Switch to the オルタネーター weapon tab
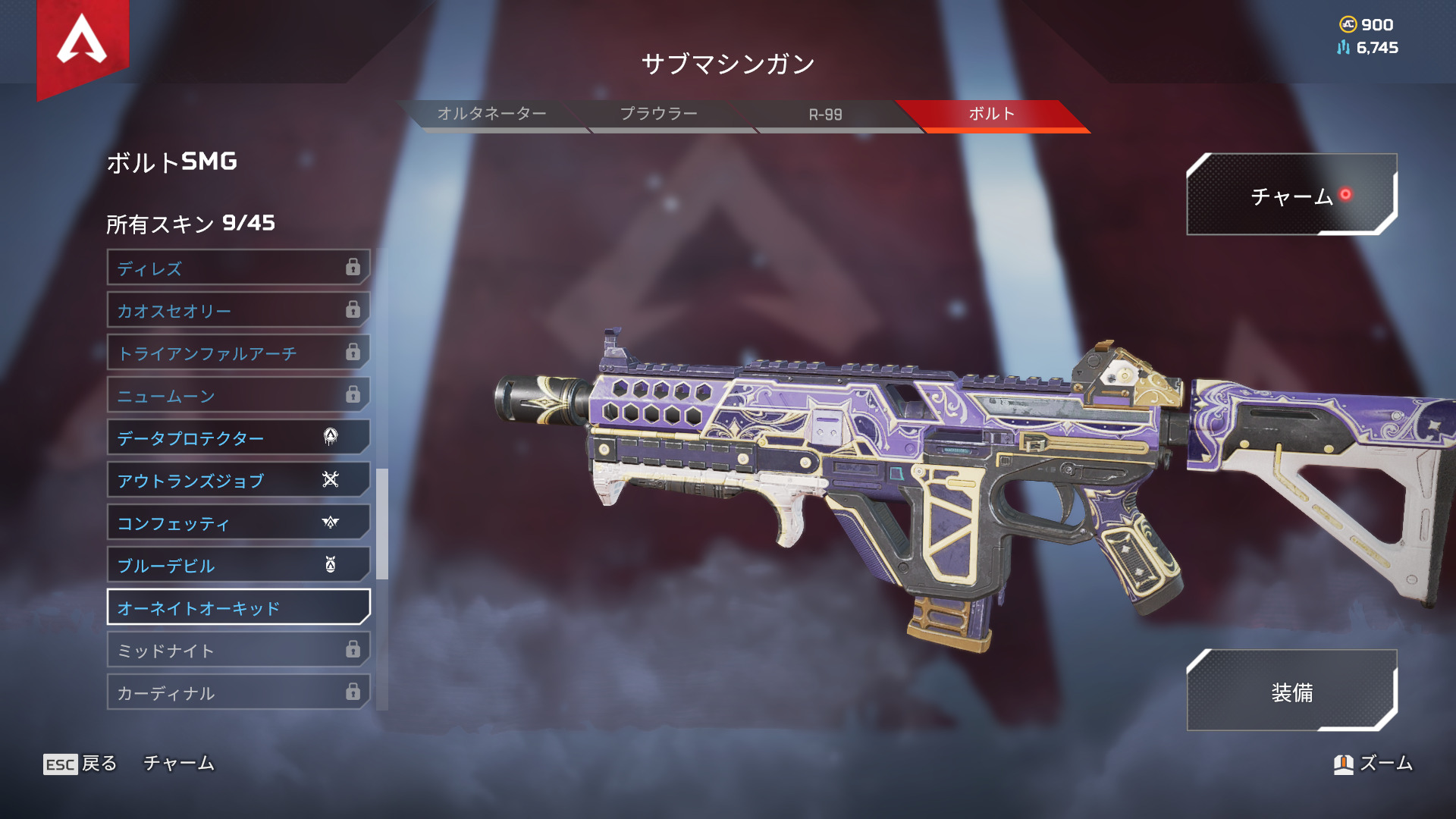This screenshot has height=819, width=1456. point(491,115)
